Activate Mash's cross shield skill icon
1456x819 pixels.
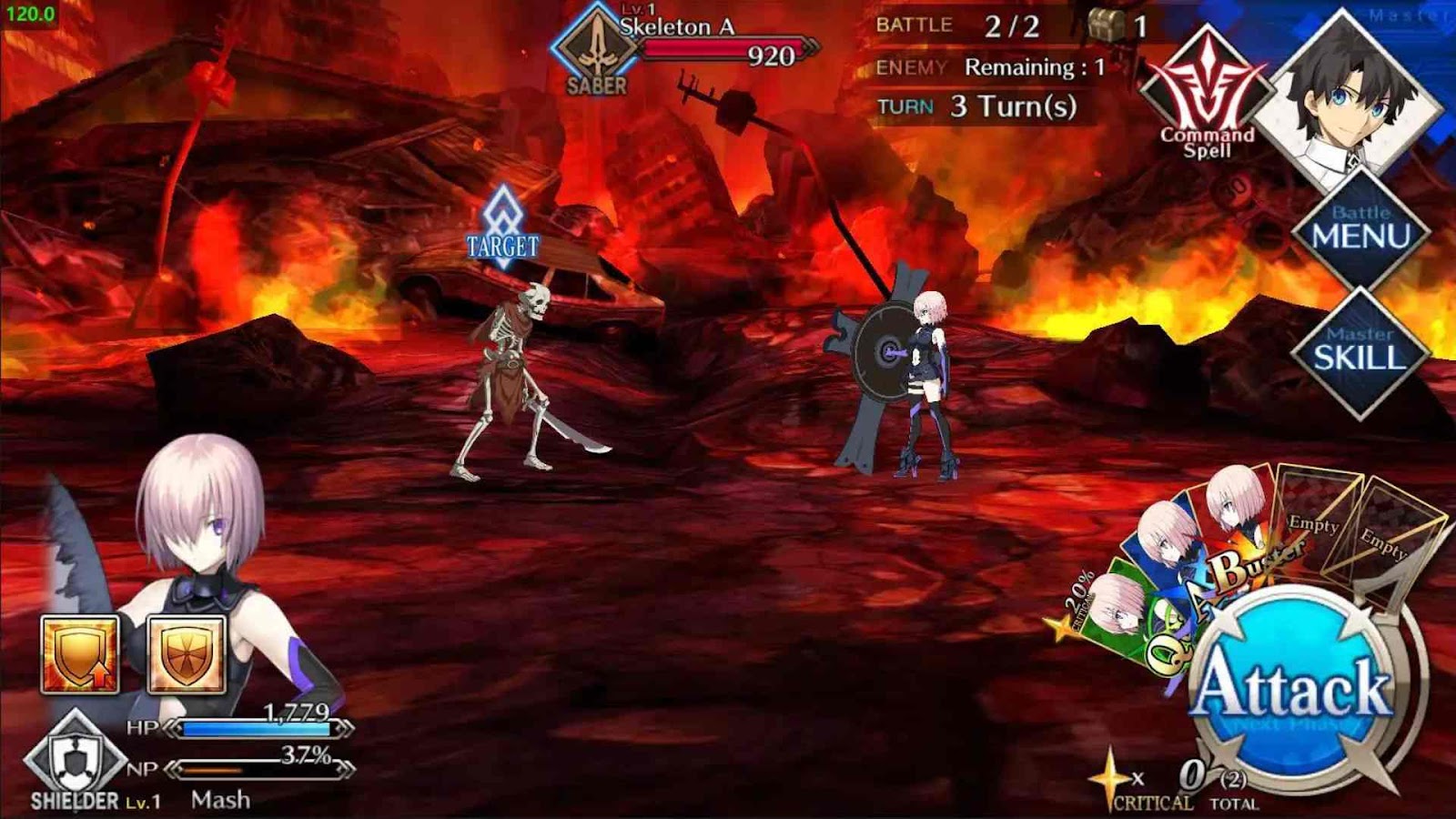pyautogui.click(x=187, y=653)
